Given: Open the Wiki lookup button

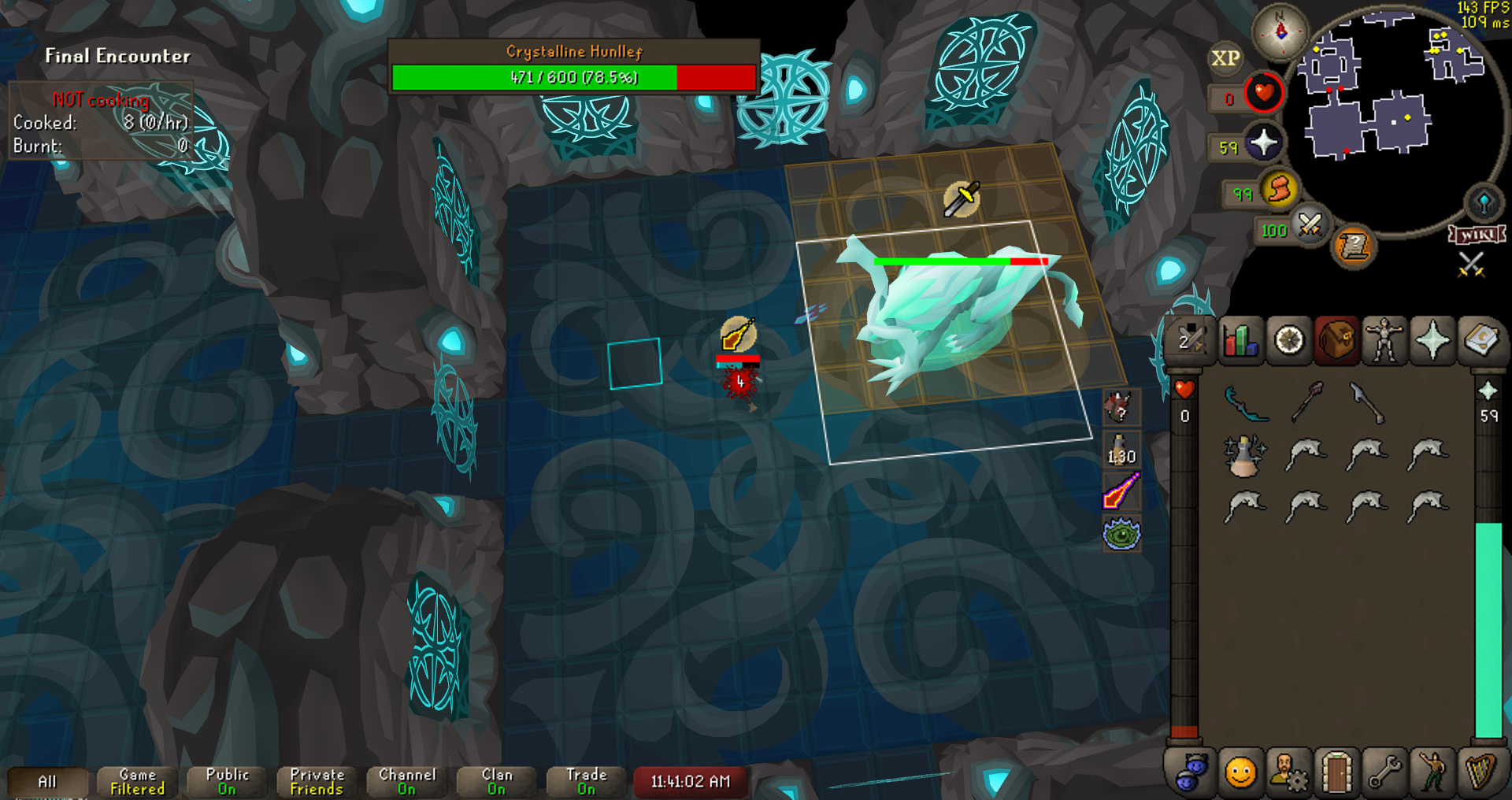Looking at the screenshot, I should [x=1477, y=235].
